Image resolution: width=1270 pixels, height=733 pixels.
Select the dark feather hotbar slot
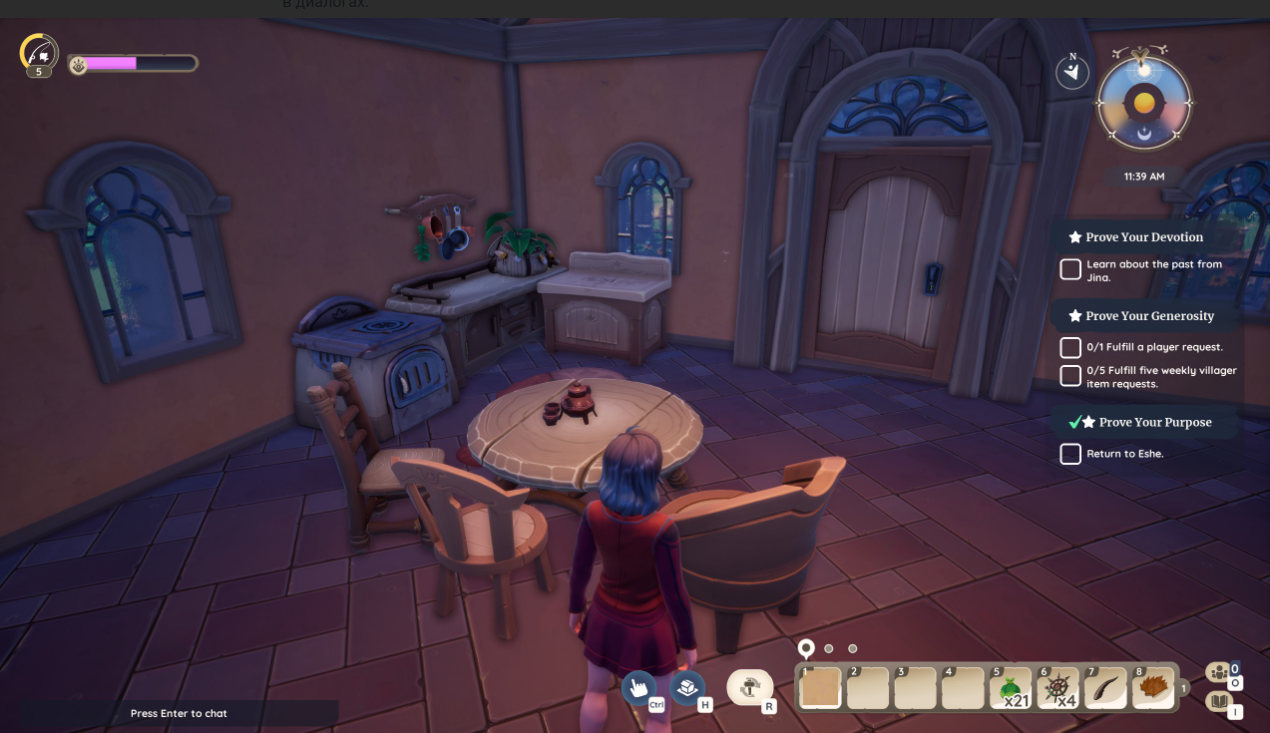click(x=1106, y=688)
